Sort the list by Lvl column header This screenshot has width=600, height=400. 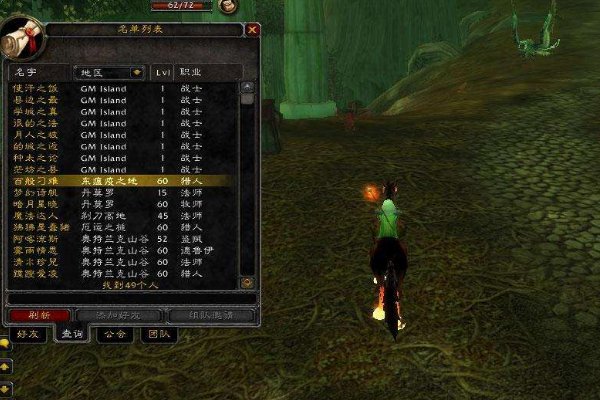(163, 72)
